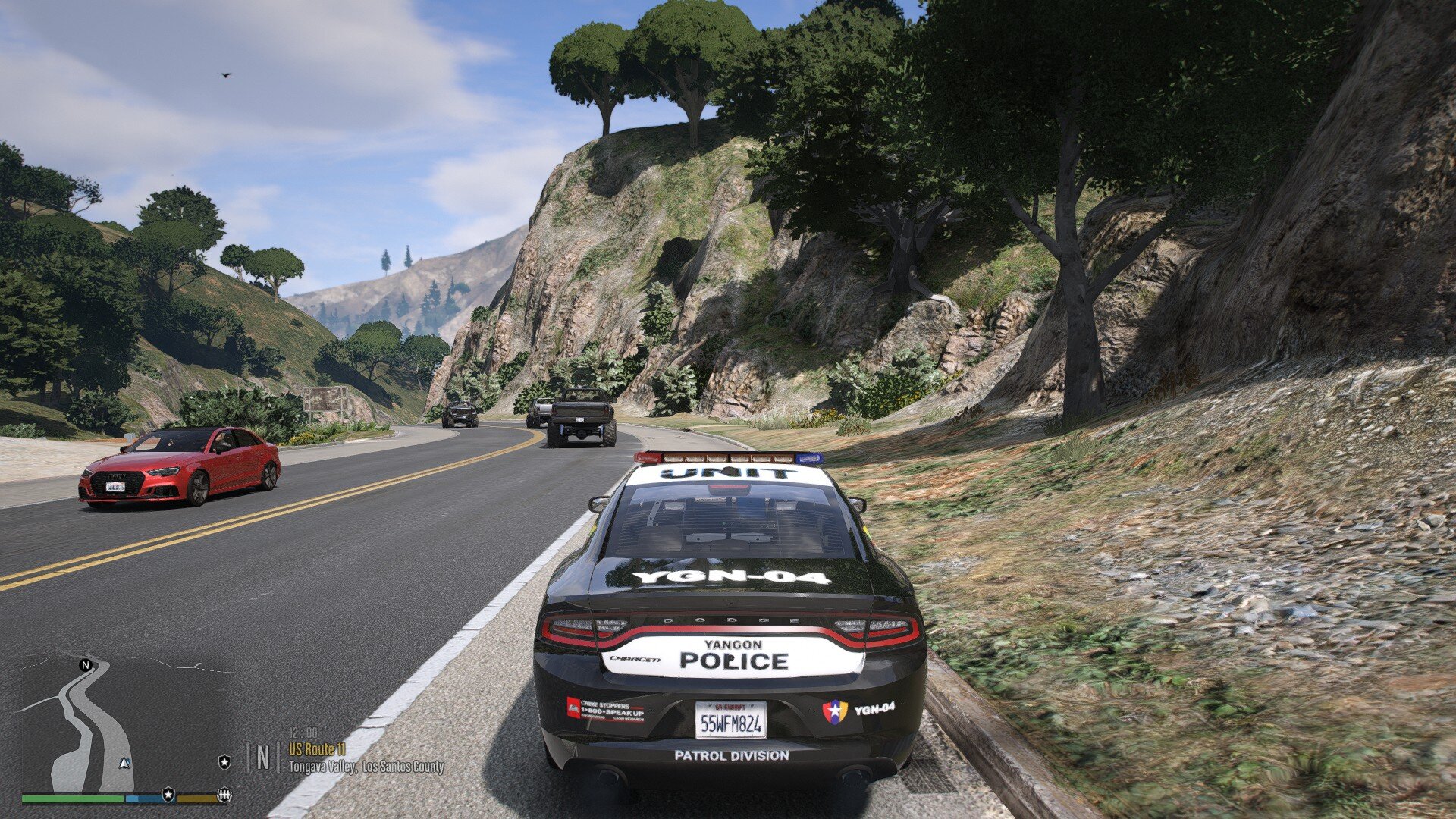The width and height of the screenshot is (1456, 819).
Task: Click the police badge icon beside the compass heading
Action: point(224,761)
